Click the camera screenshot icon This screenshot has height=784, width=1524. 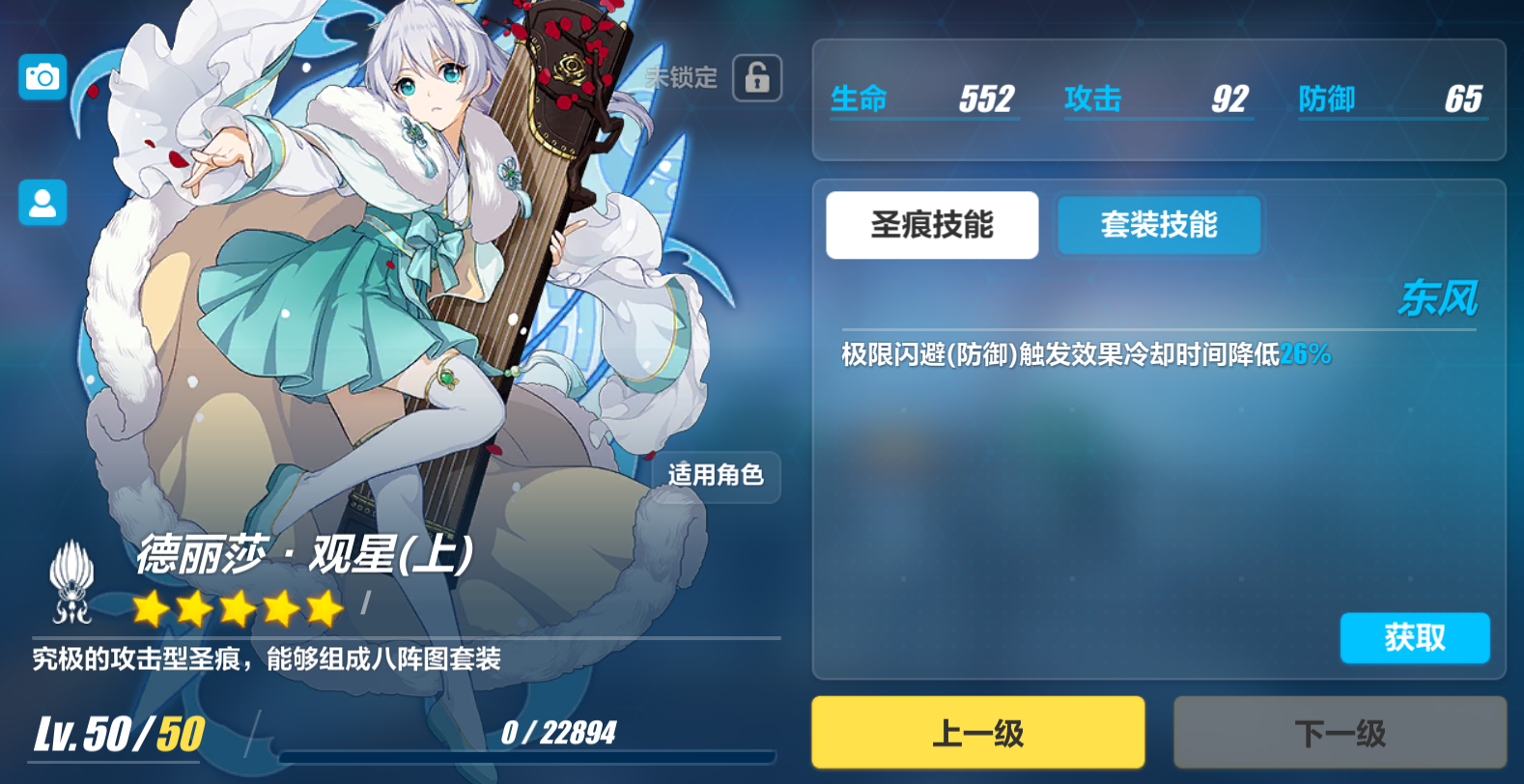[42, 77]
